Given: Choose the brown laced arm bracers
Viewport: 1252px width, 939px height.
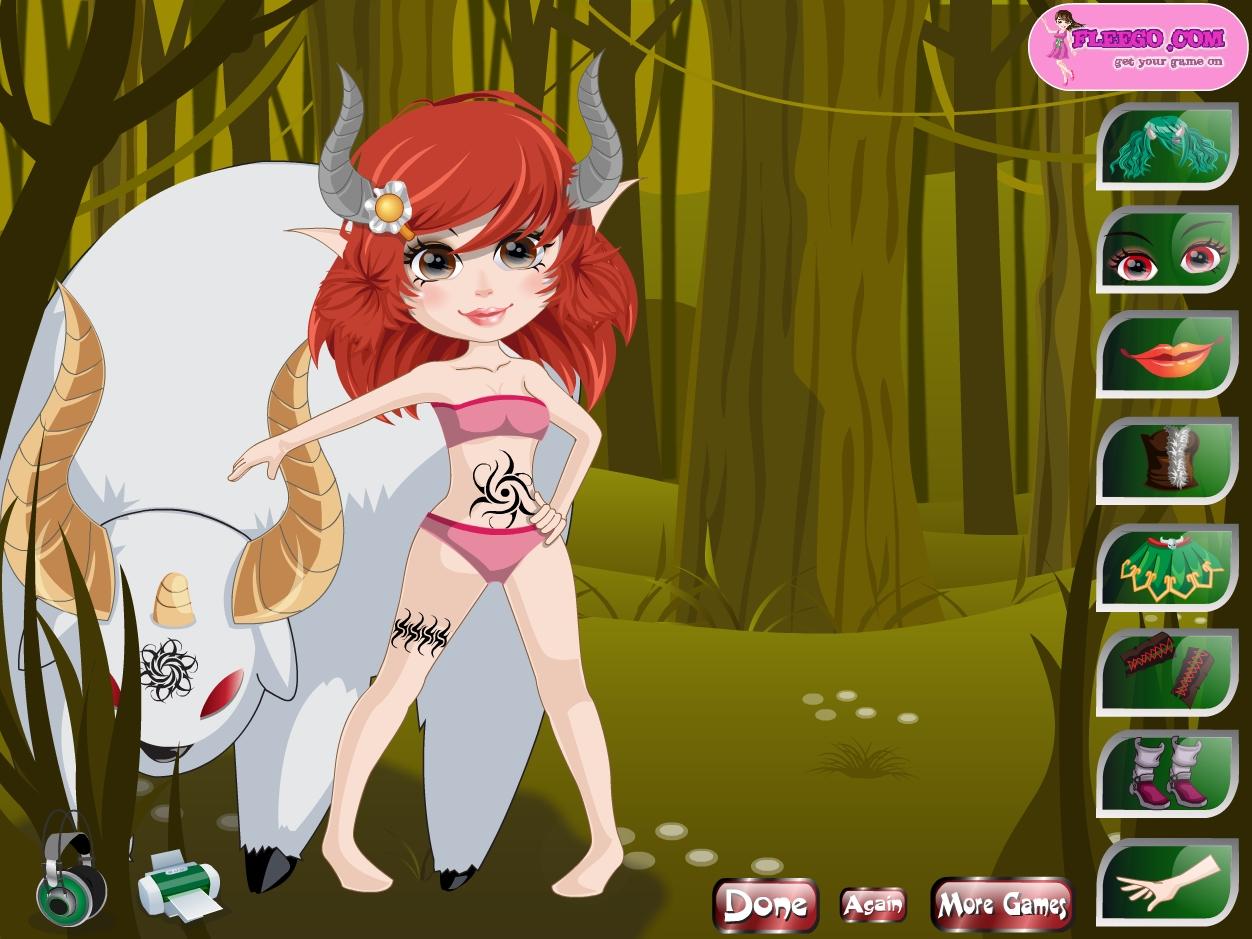Looking at the screenshot, I should [1167, 672].
